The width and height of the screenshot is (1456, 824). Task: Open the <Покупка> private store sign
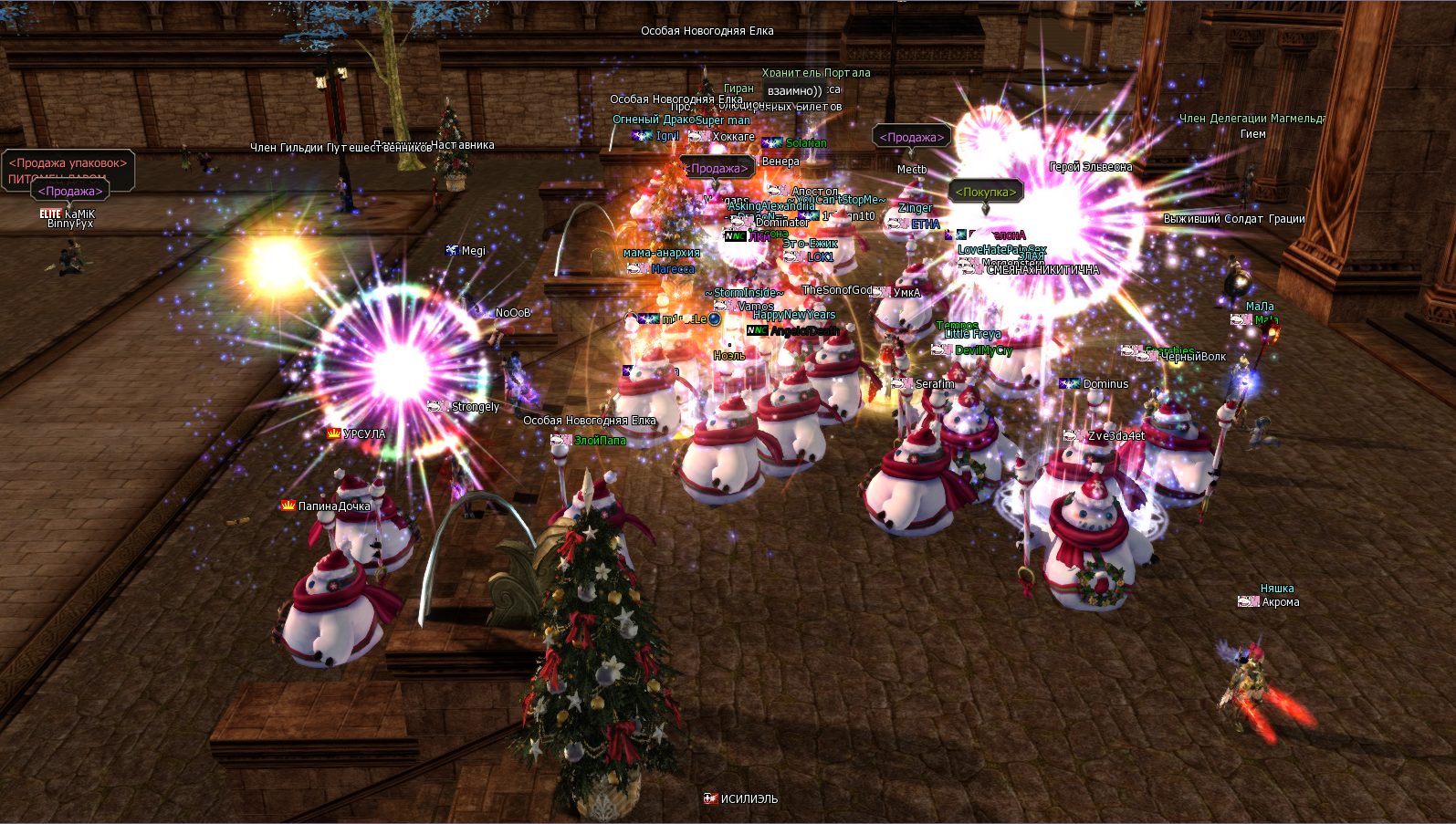[985, 192]
